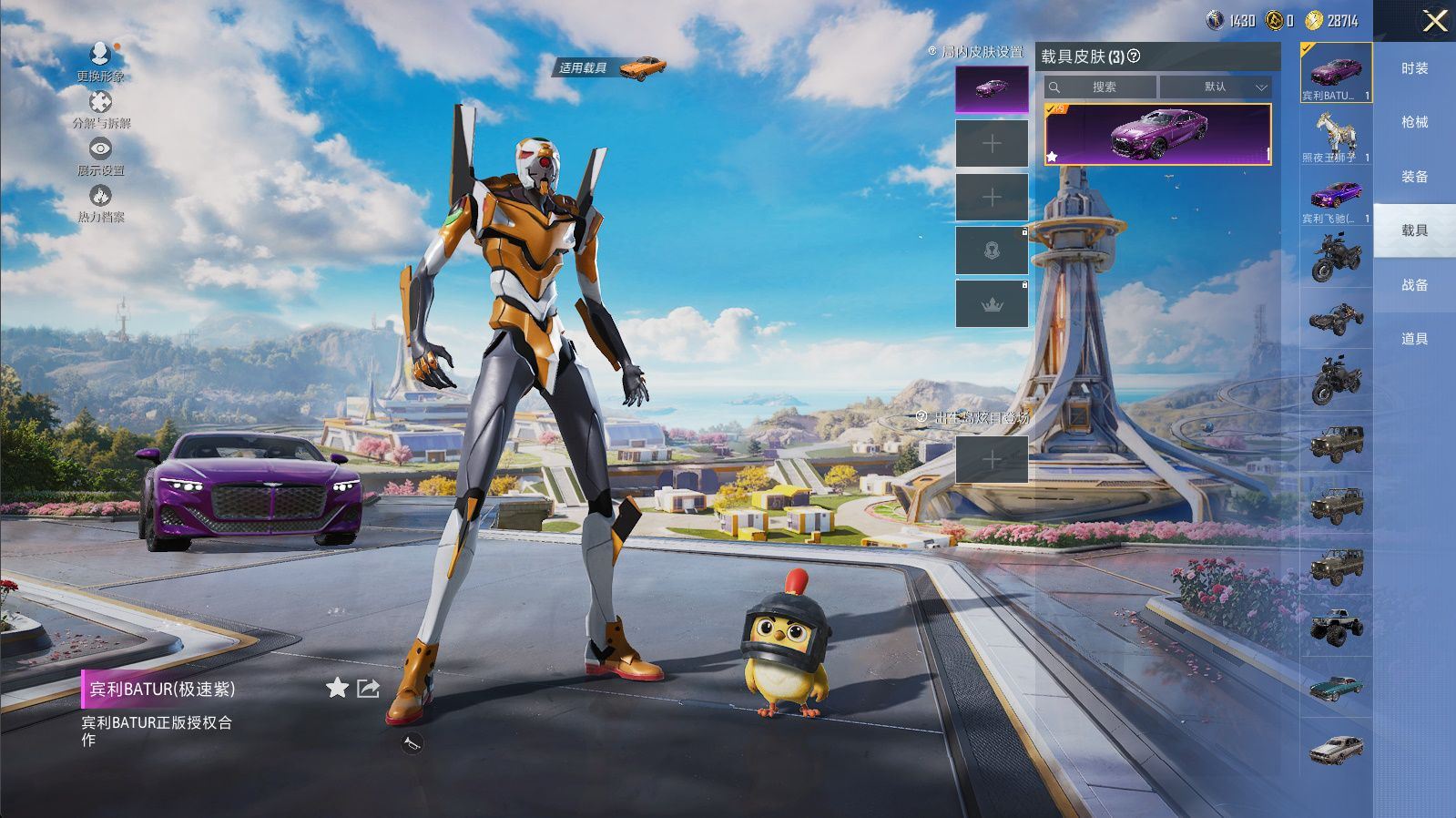The image size is (1456, 818).
Task: Select the monster truck thumbnail
Action: 1336,625
